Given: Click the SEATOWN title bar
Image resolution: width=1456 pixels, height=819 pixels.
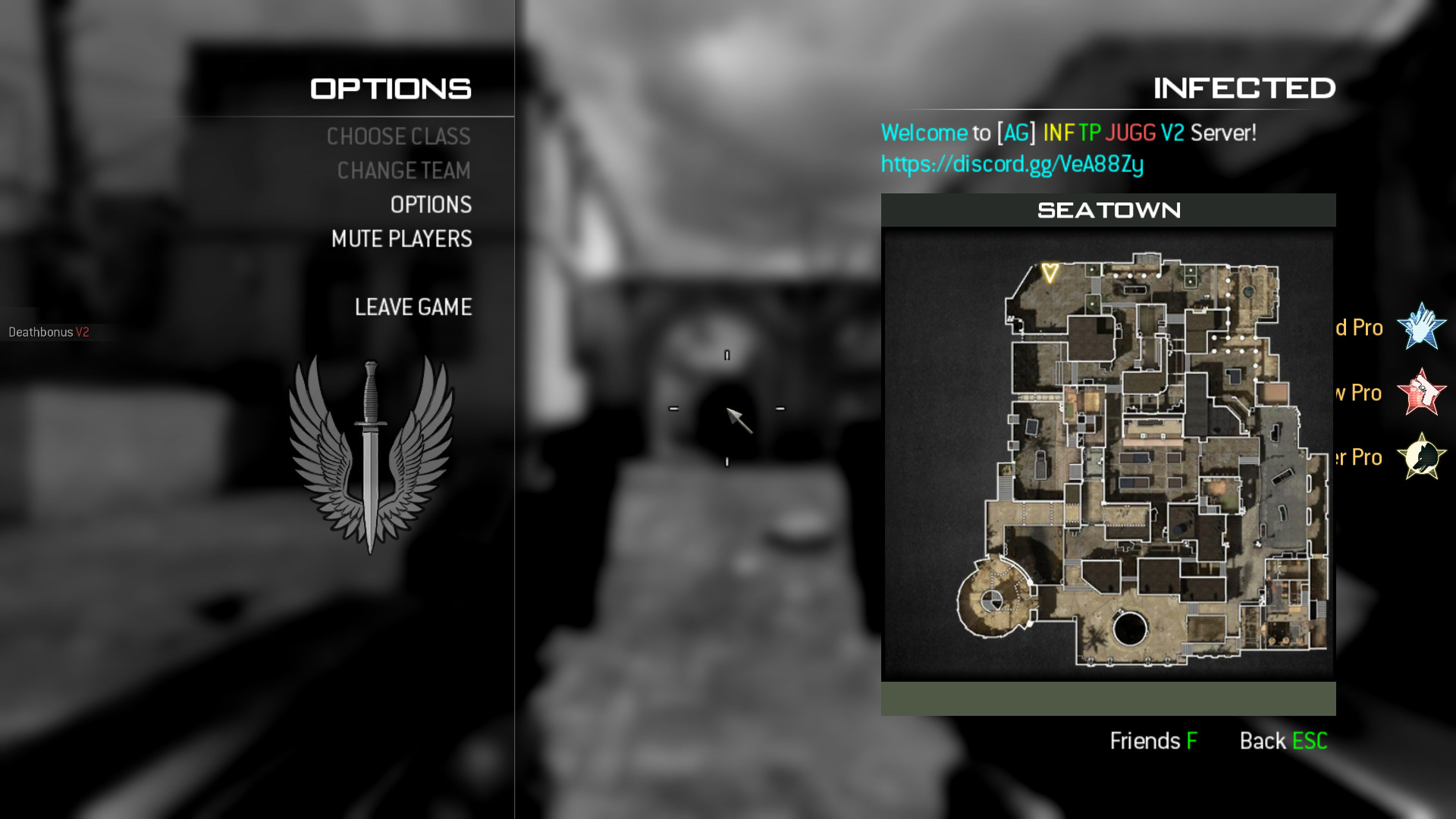Looking at the screenshot, I should coord(1108,210).
